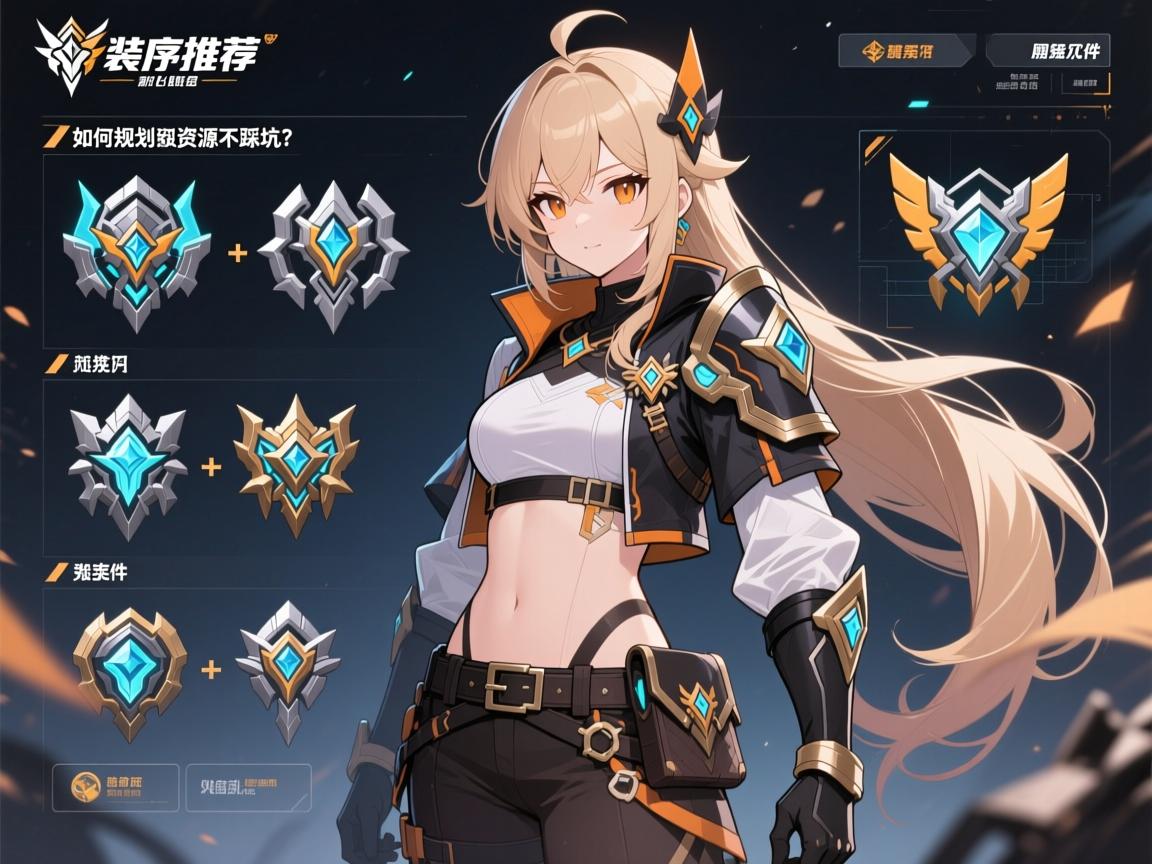Viewport: 1152px width, 864px height.
Task: Switch to the top tab with orange icon
Action: pos(906,50)
